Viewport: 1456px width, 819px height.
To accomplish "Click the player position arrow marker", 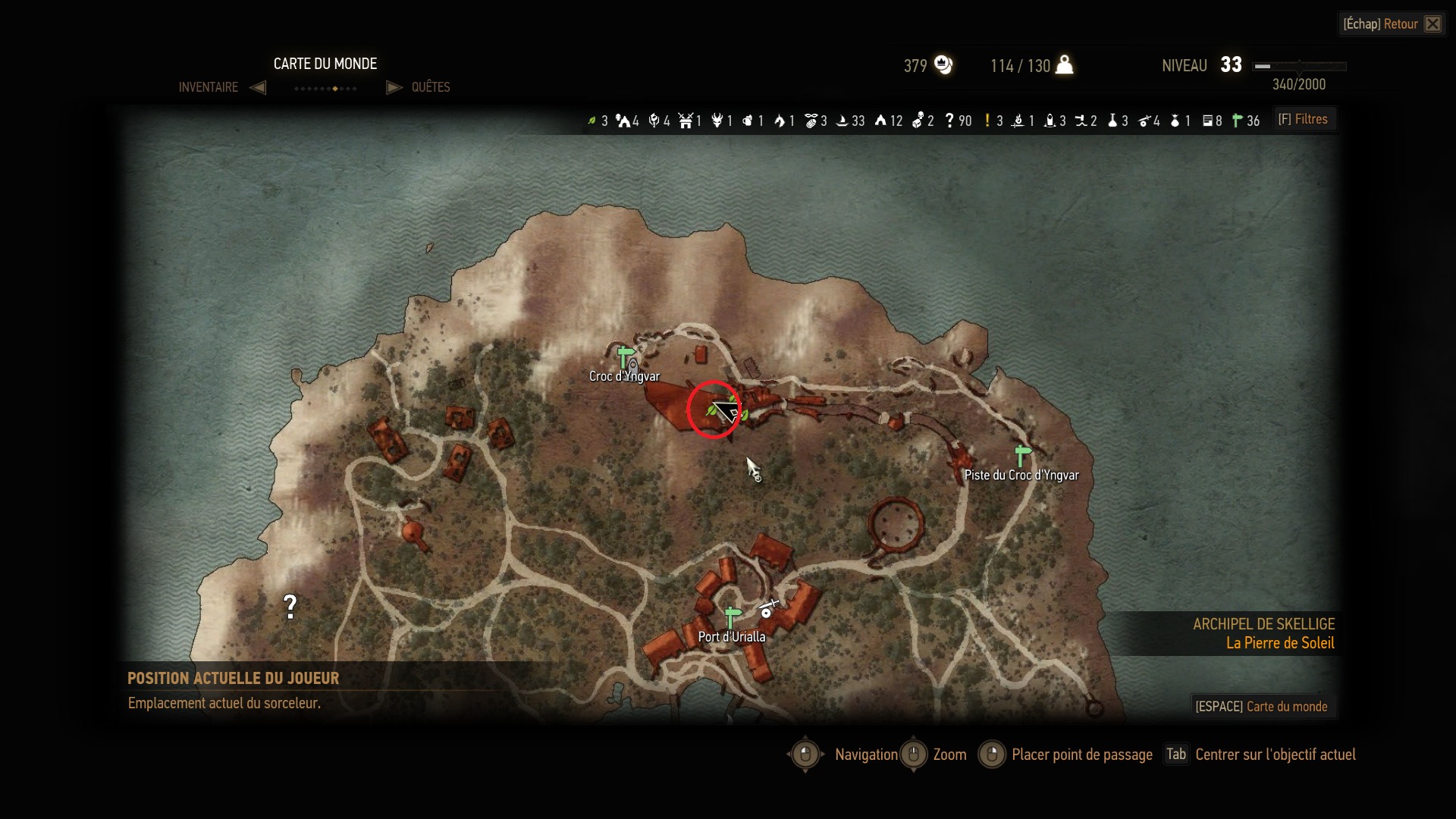I will pos(725,412).
